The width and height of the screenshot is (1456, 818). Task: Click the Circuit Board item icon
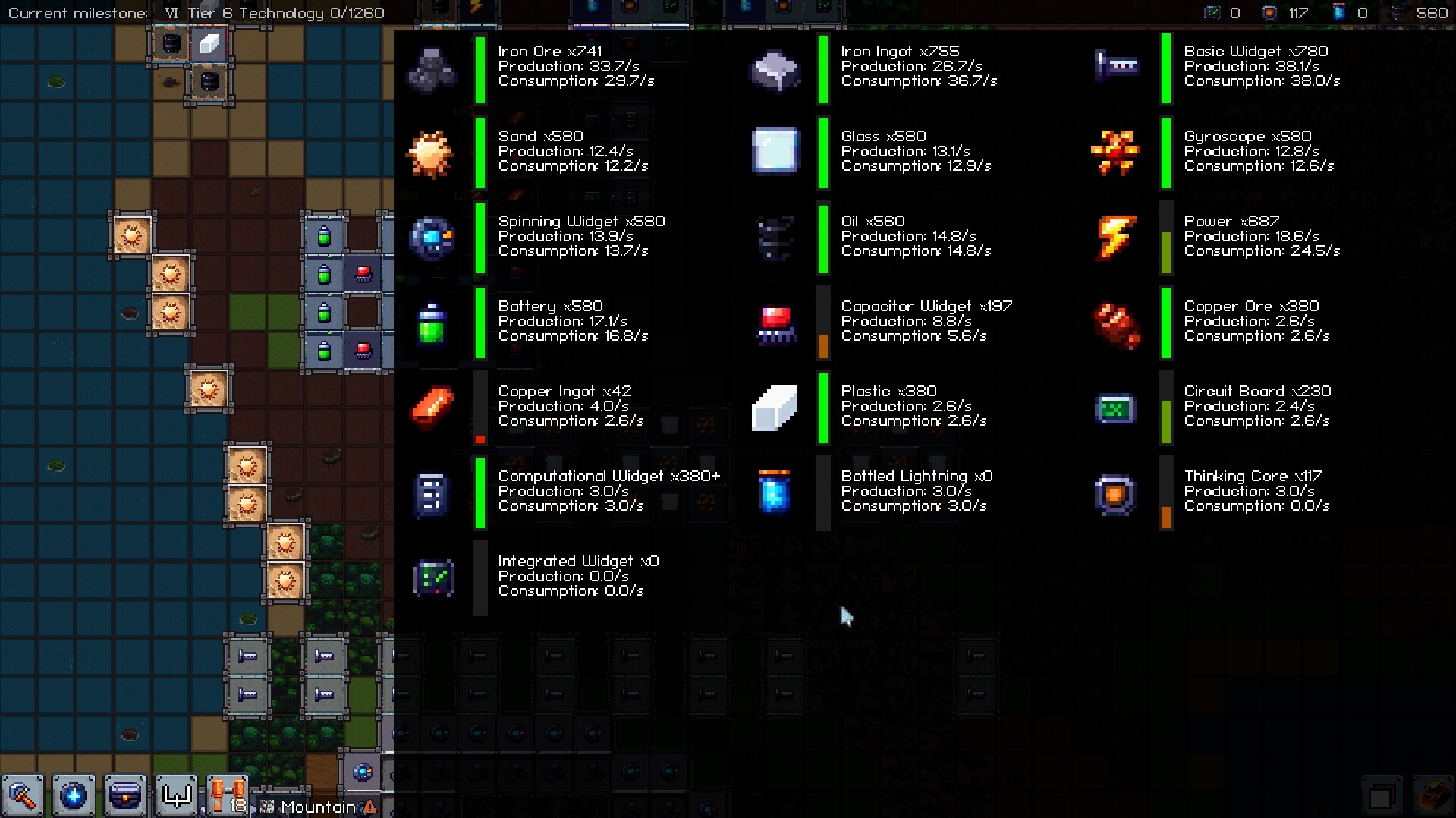point(1114,408)
